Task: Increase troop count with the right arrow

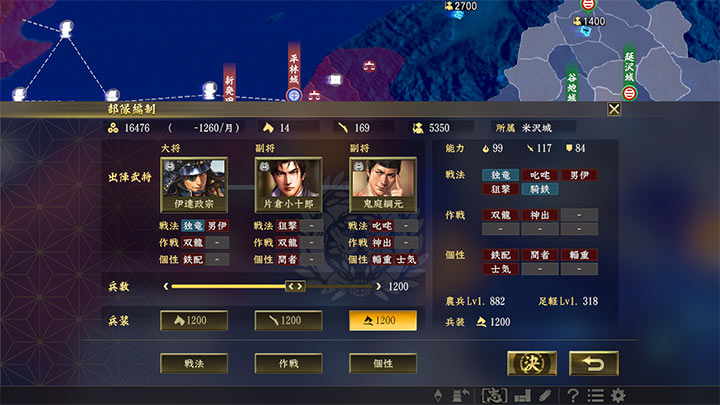Action: pos(377,287)
